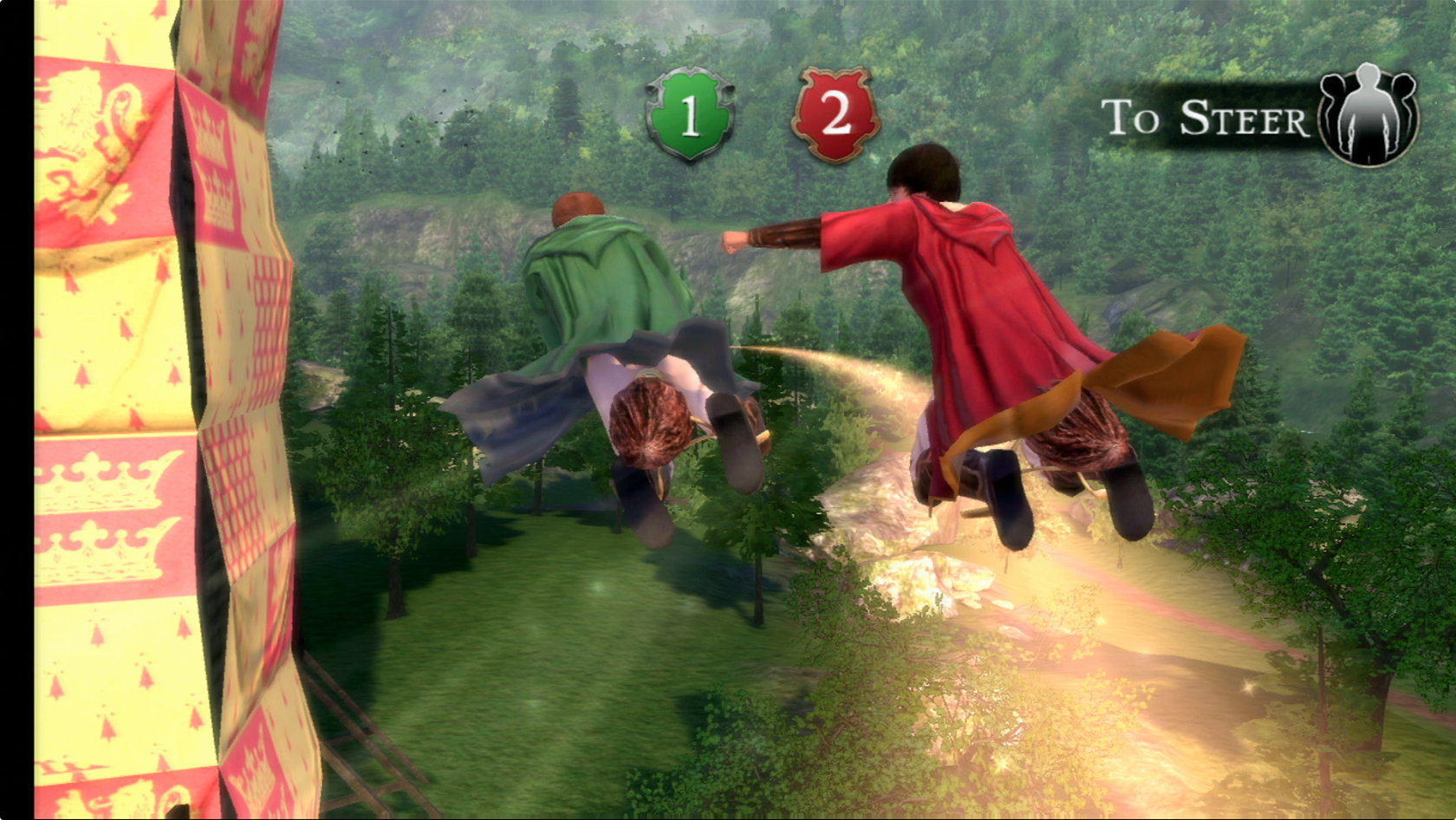Toggle the green Slytherin-colored indicator on

pos(689,114)
